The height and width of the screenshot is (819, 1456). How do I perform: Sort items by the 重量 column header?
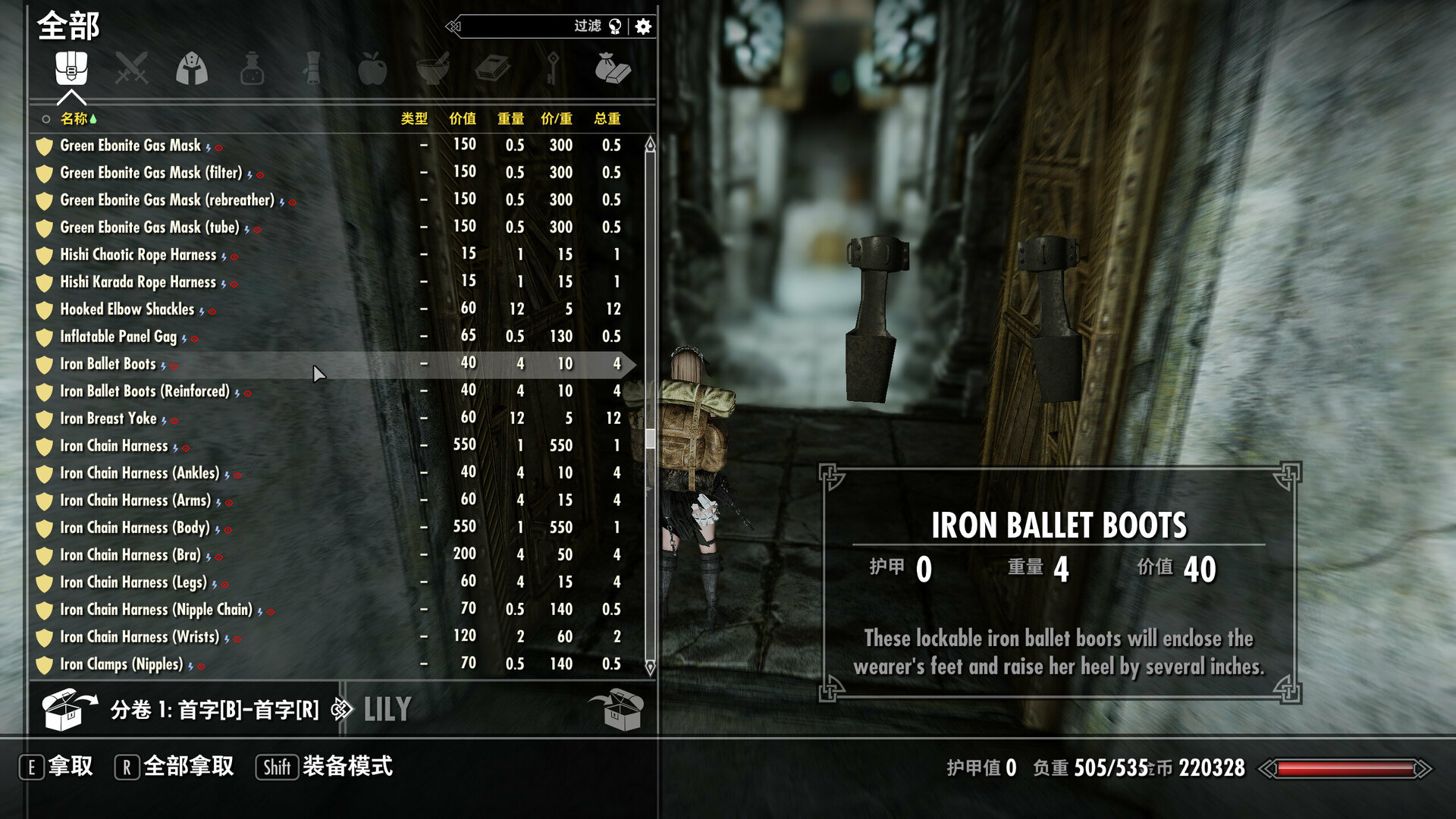511,118
